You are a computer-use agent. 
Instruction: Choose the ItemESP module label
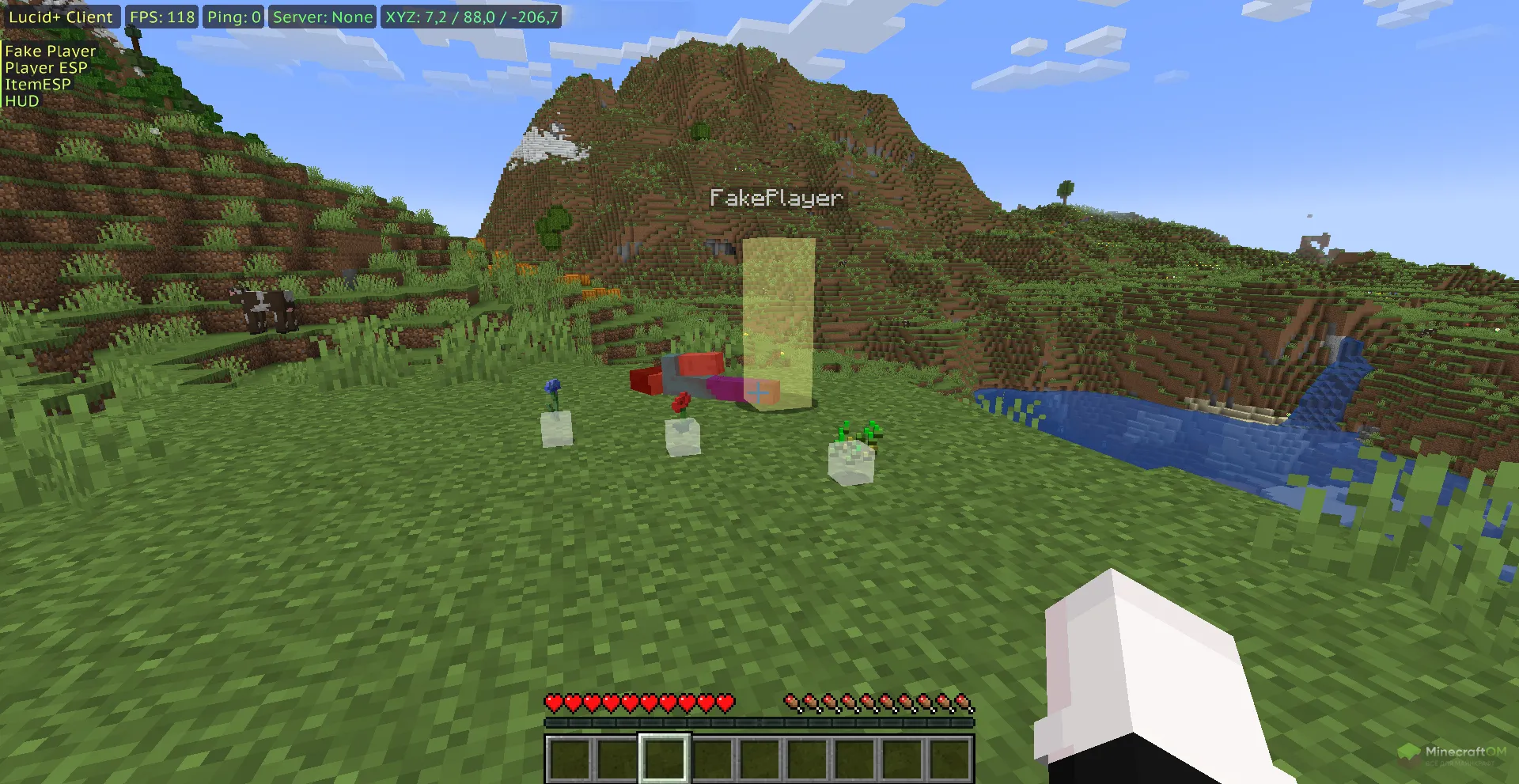pos(38,85)
